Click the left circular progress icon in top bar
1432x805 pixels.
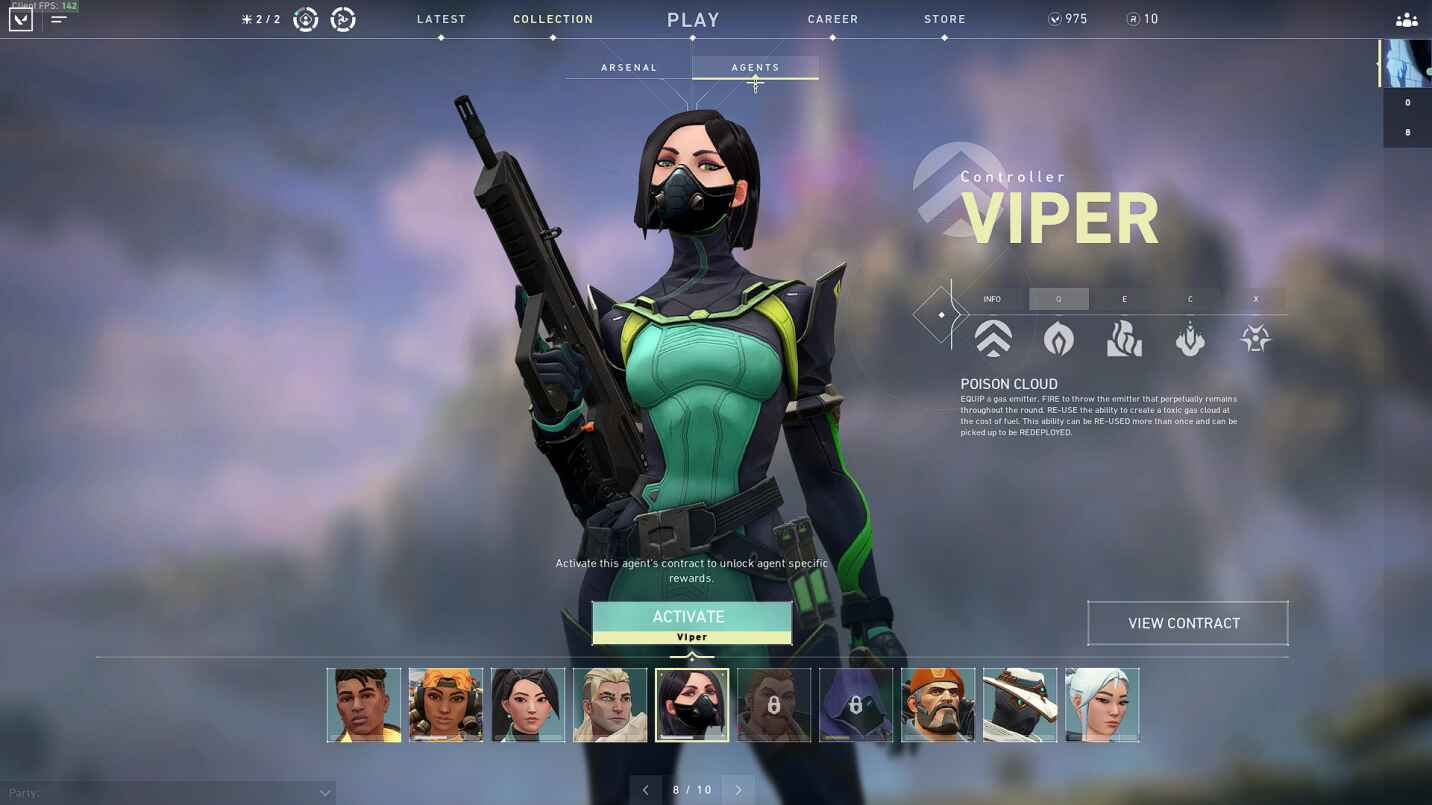click(x=305, y=18)
